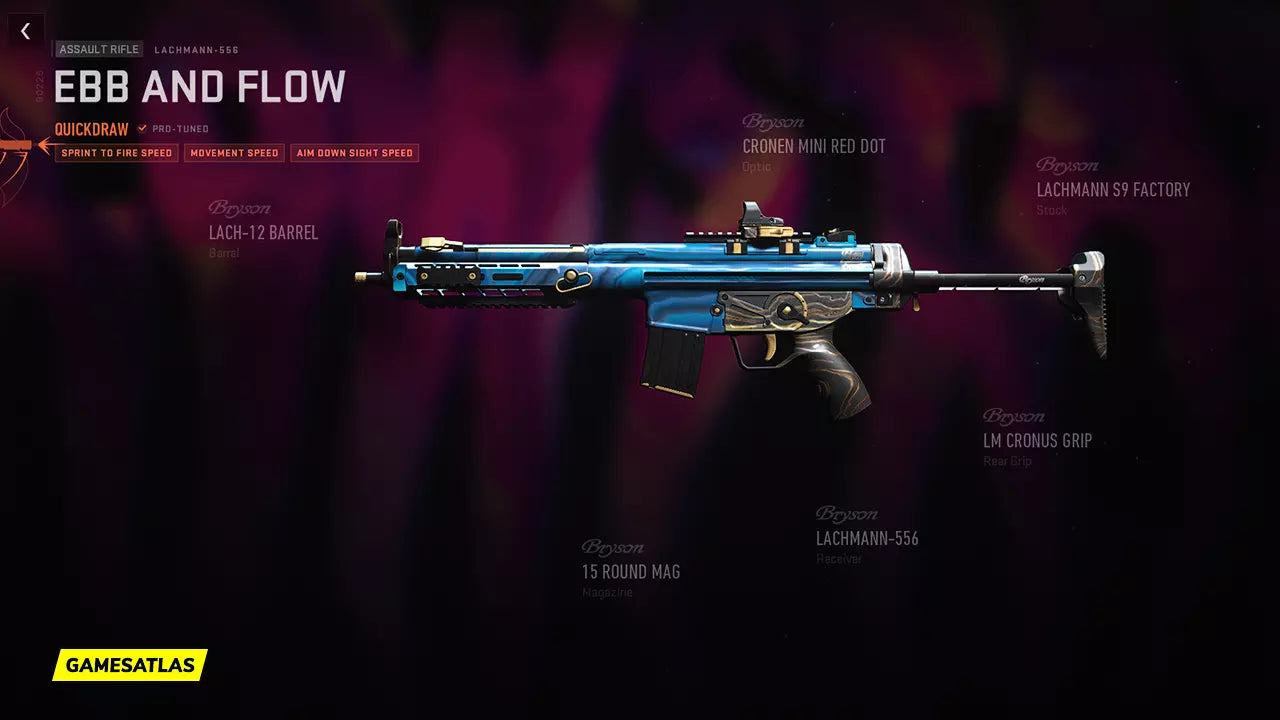Screen dimensions: 1280x720
Task: Select the 15 Round Mag magazine
Action: [x=631, y=572]
